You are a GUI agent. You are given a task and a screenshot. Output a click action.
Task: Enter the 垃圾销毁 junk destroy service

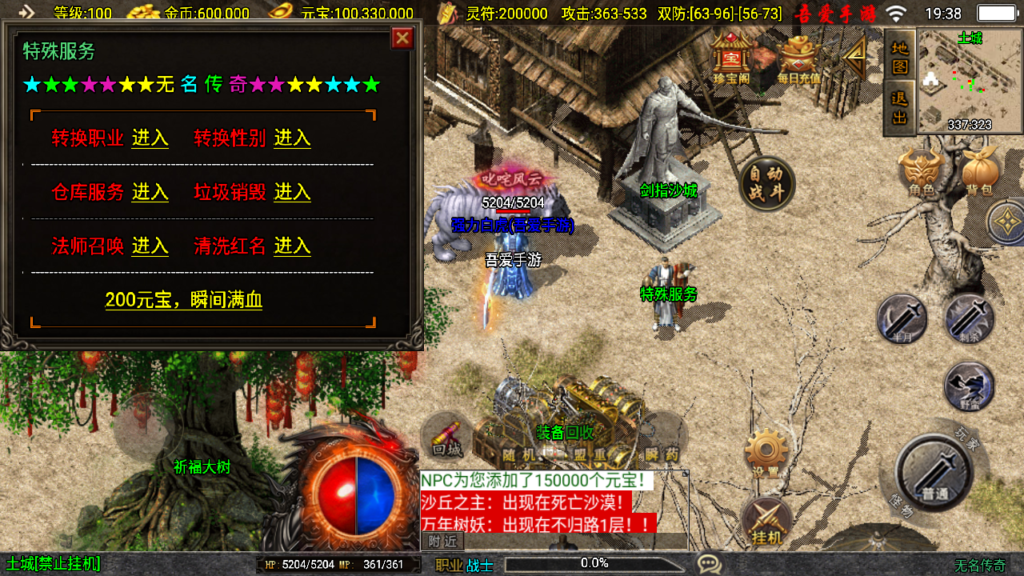(292, 192)
